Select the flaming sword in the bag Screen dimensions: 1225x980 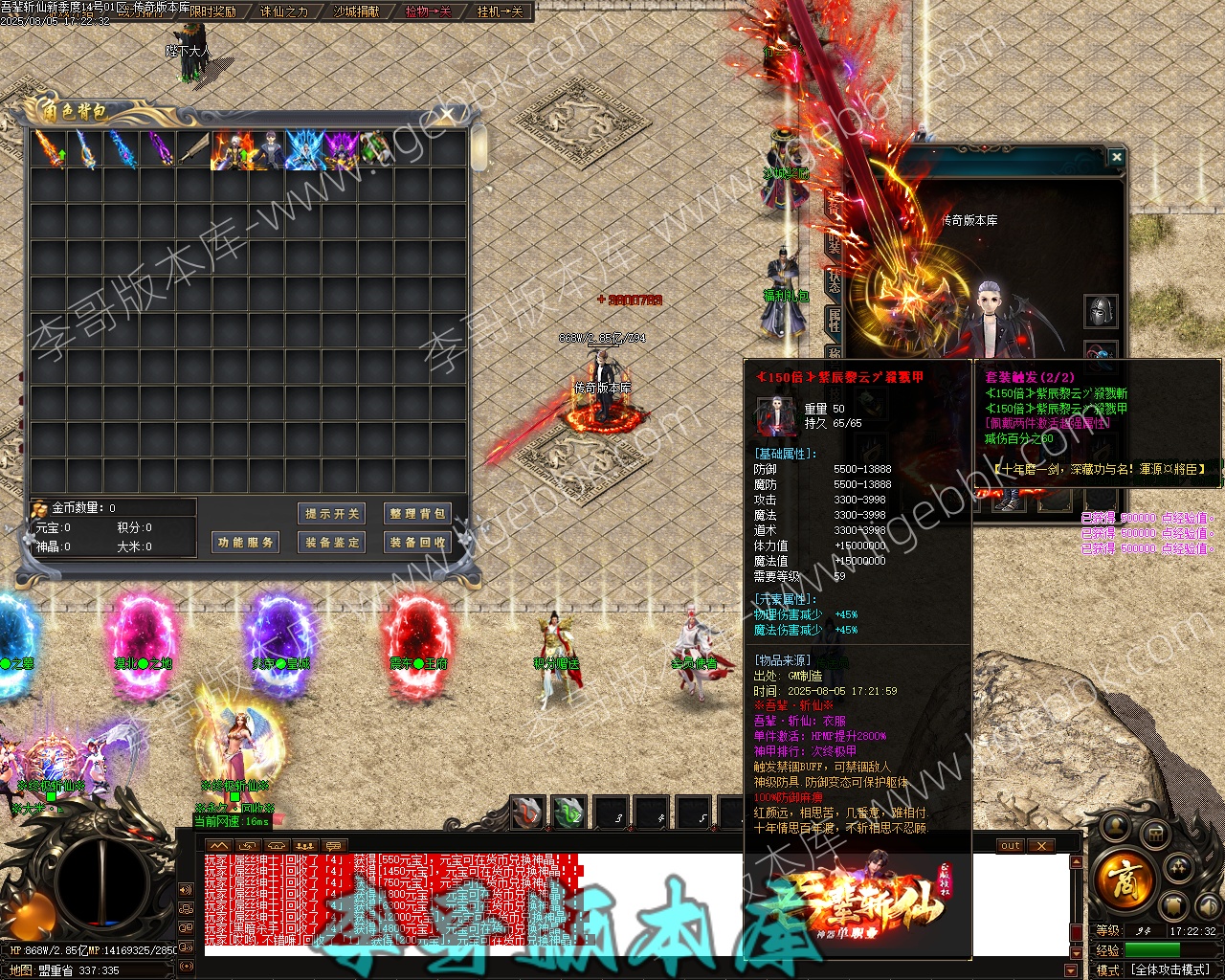click(x=49, y=150)
